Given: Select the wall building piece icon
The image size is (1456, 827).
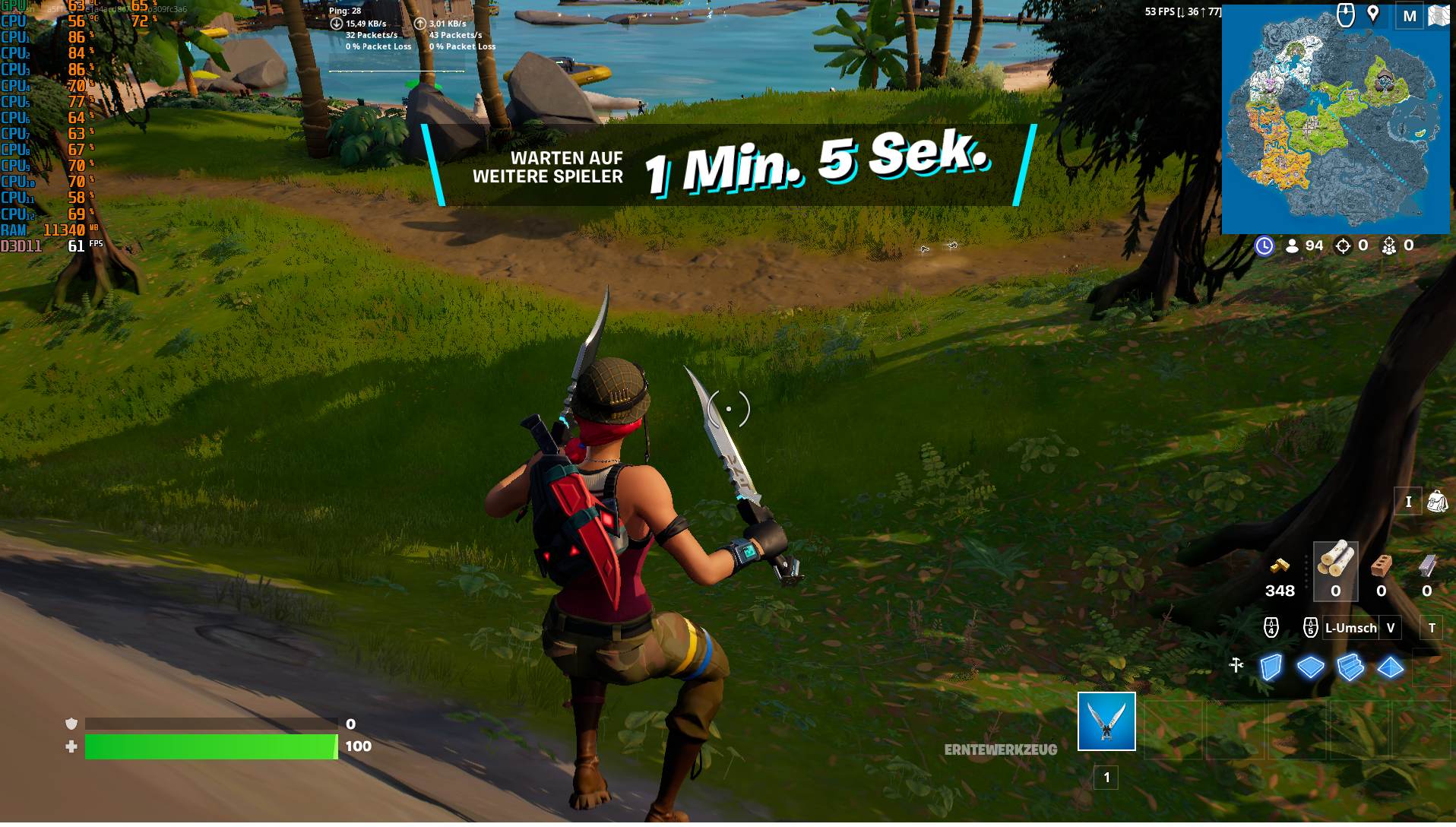Looking at the screenshot, I should coord(1271,667).
